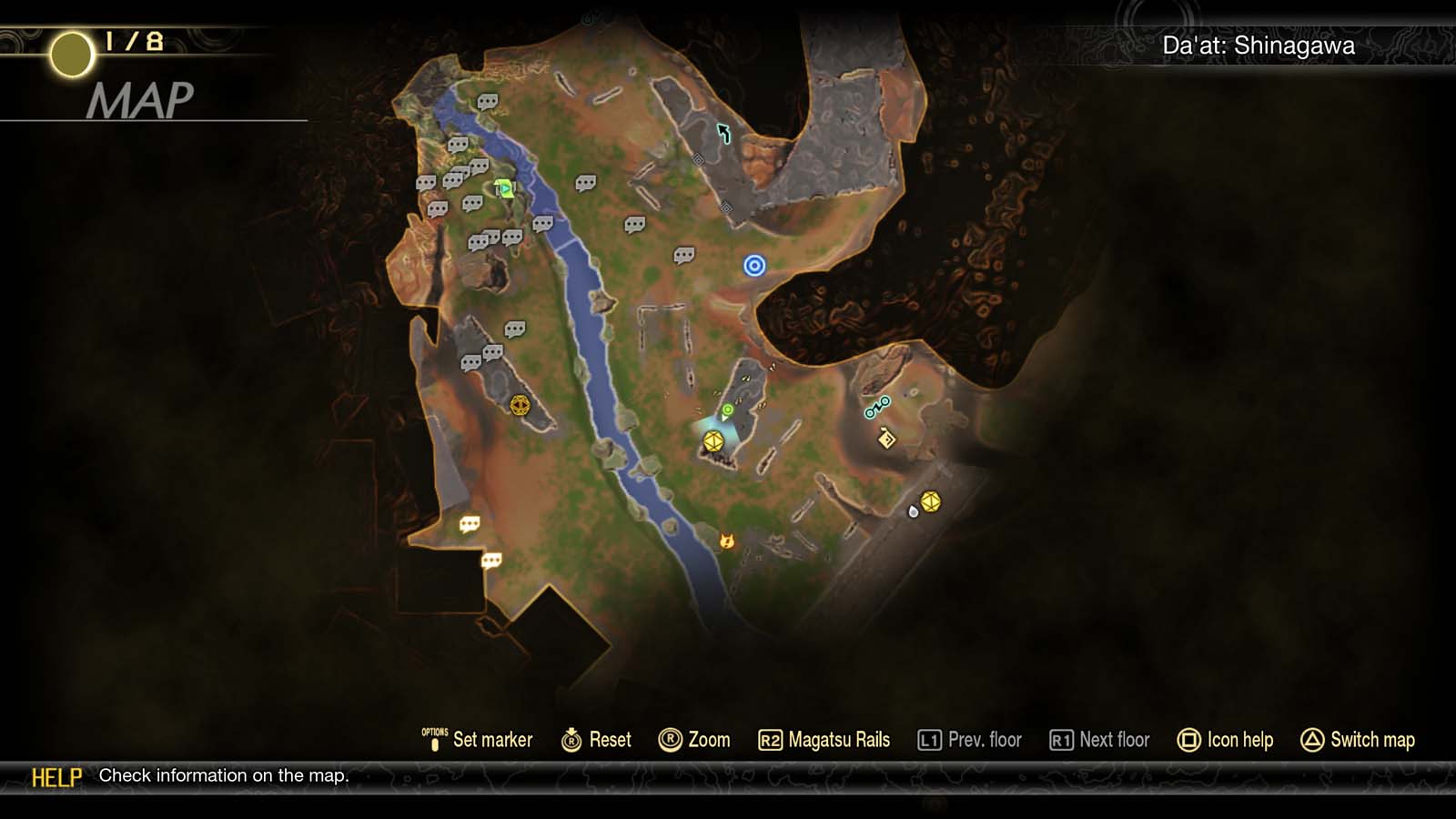
Task: Click the green player position marker
Action: [728, 411]
